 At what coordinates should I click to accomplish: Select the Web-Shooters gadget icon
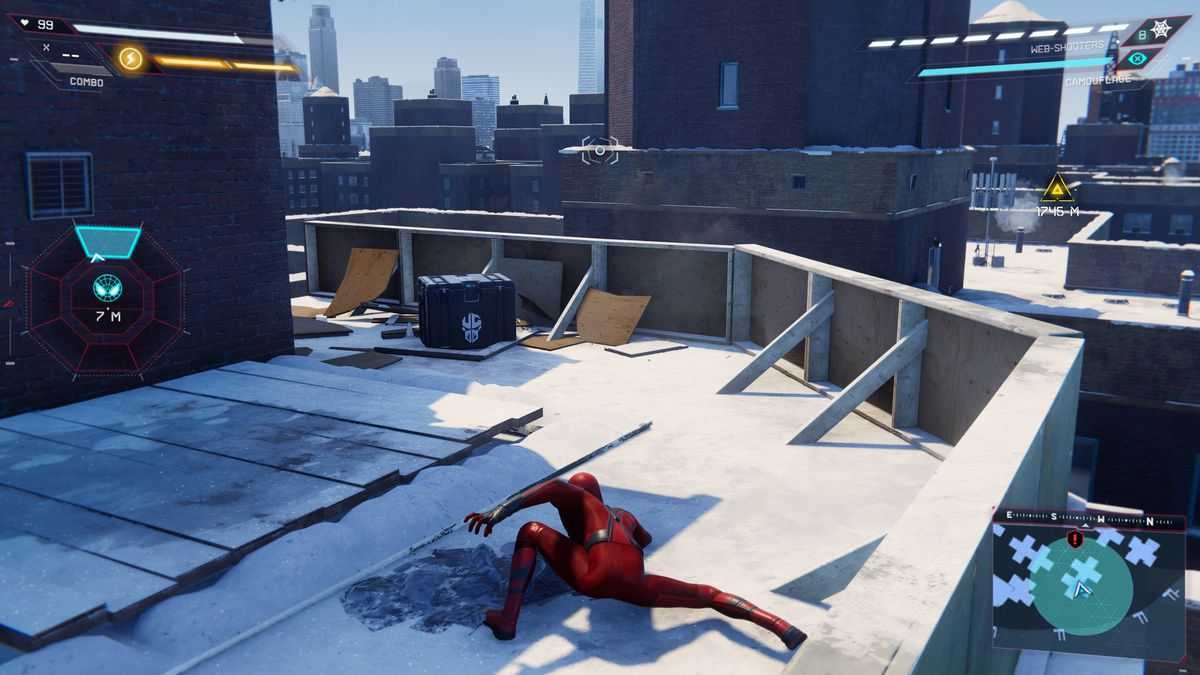(1161, 29)
